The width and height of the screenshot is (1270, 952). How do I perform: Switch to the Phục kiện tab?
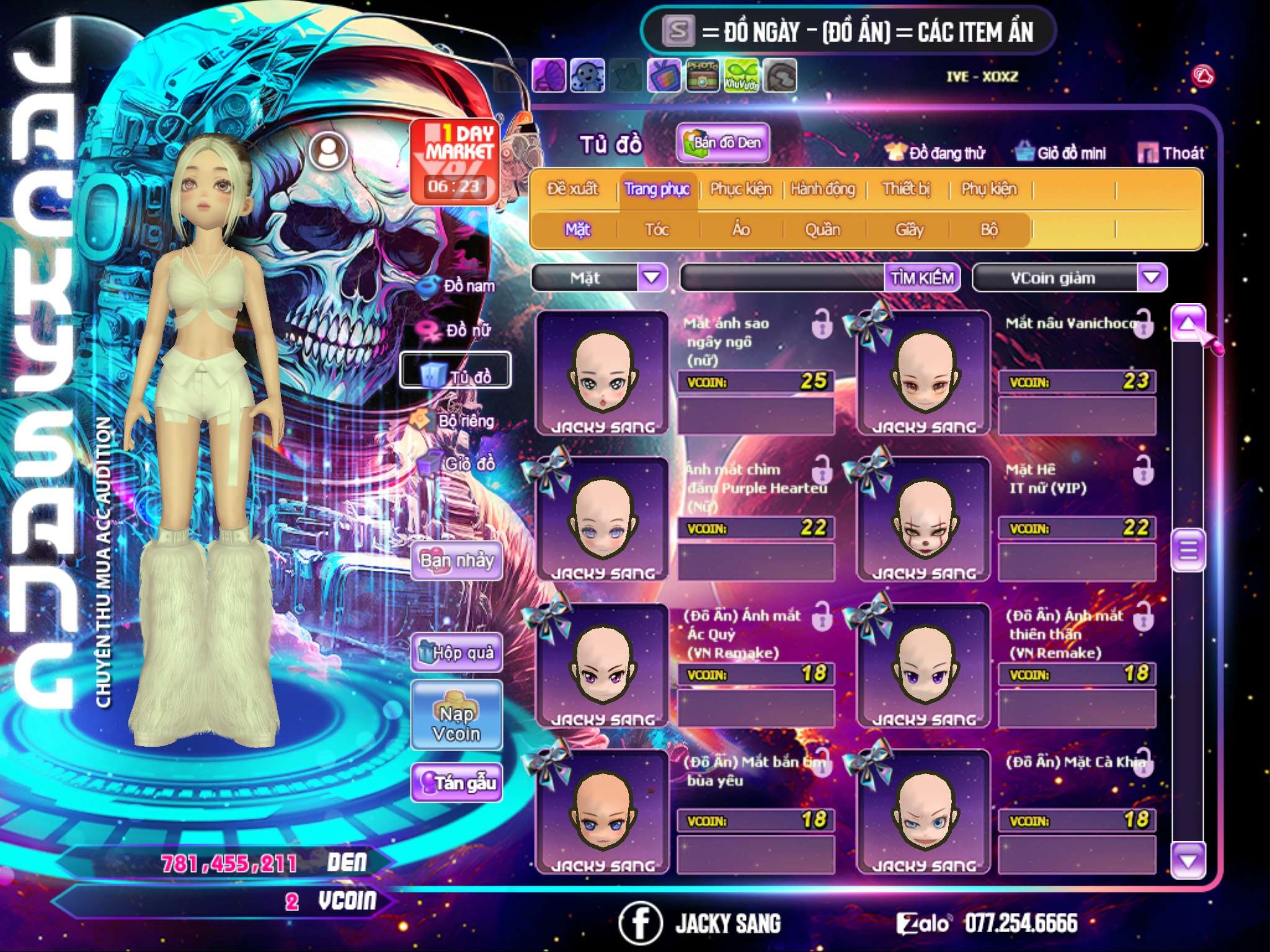pos(740,189)
